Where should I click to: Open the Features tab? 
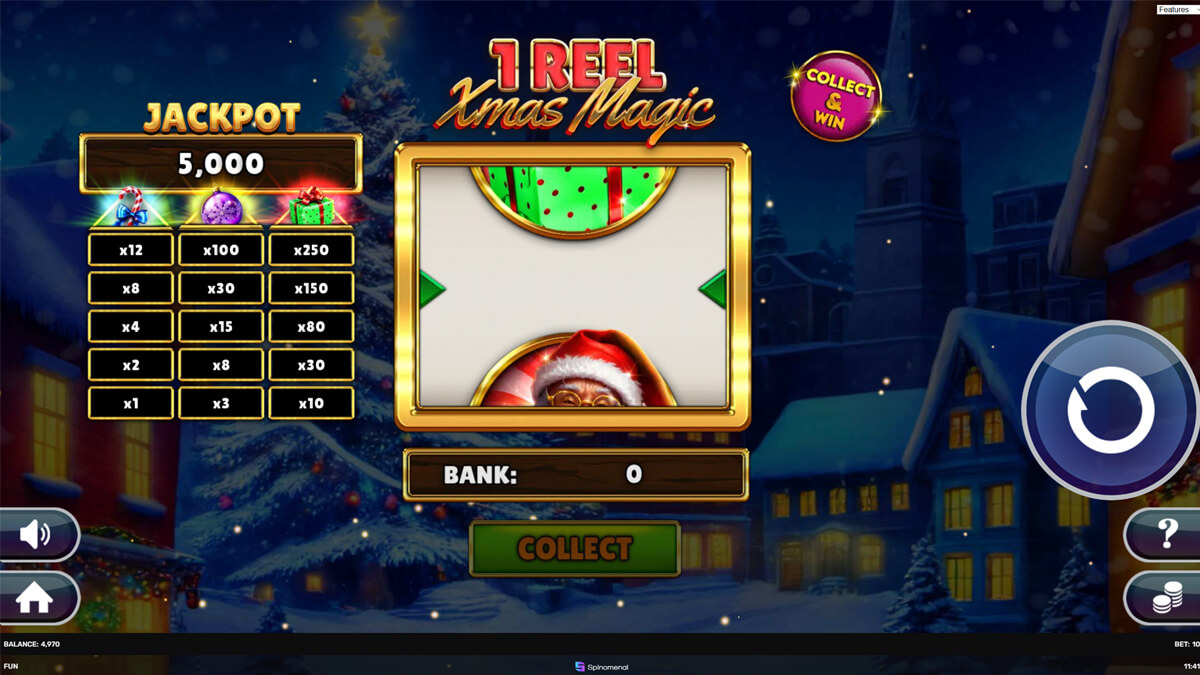click(x=1173, y=9)
